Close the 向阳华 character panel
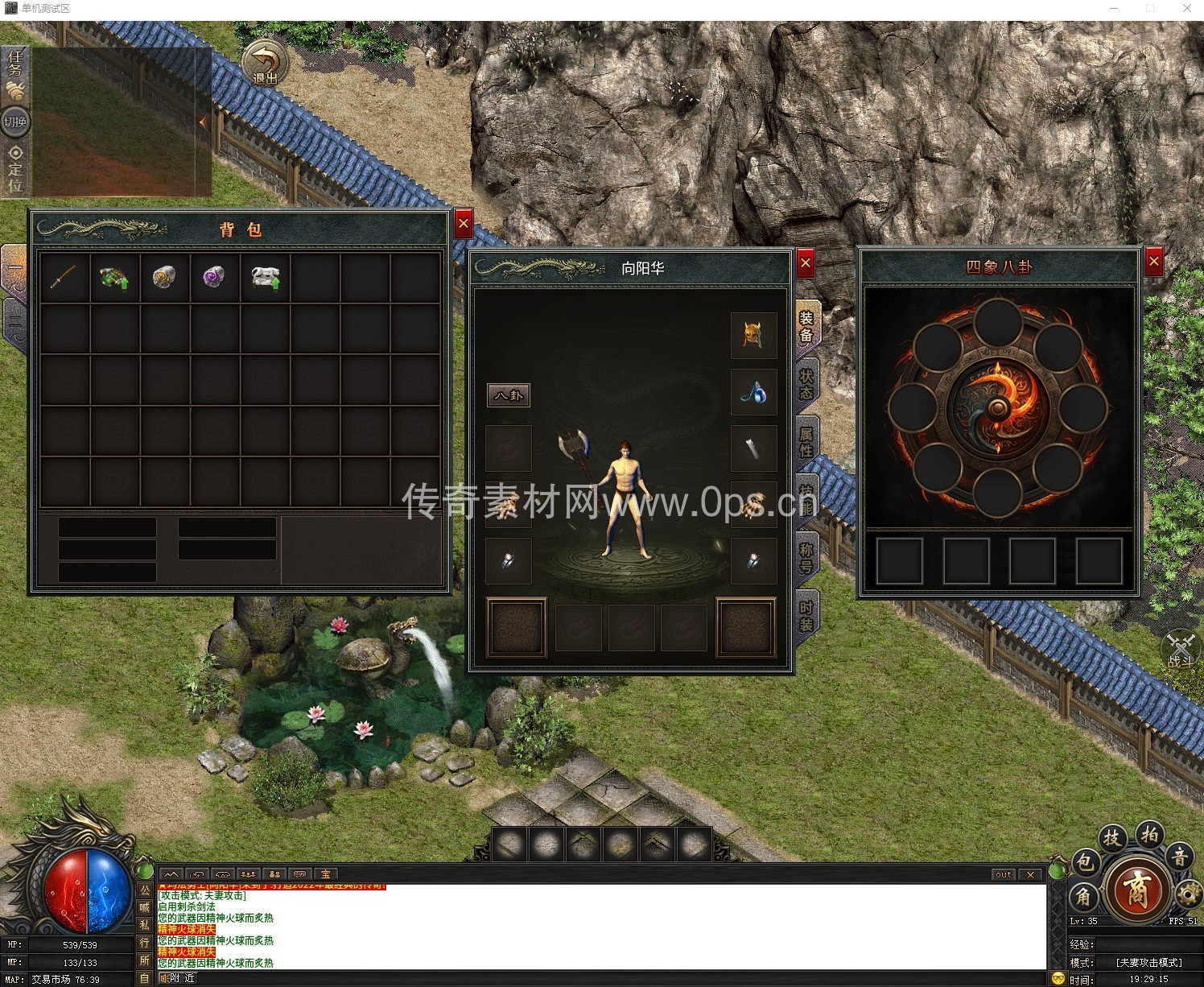Viewport: 1204px width, 987px height. [805, 262]
